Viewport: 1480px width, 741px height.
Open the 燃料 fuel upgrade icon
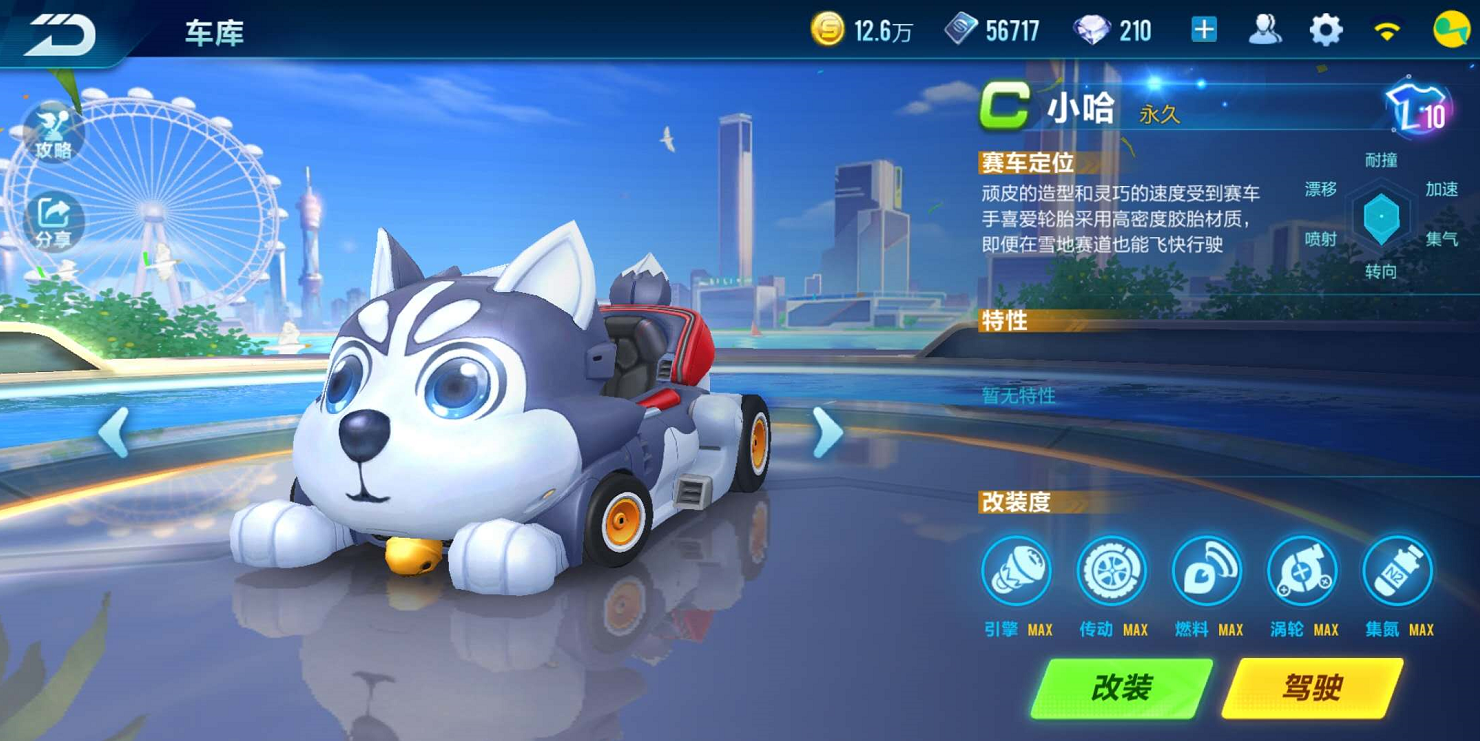click(x=1206, y=572)
